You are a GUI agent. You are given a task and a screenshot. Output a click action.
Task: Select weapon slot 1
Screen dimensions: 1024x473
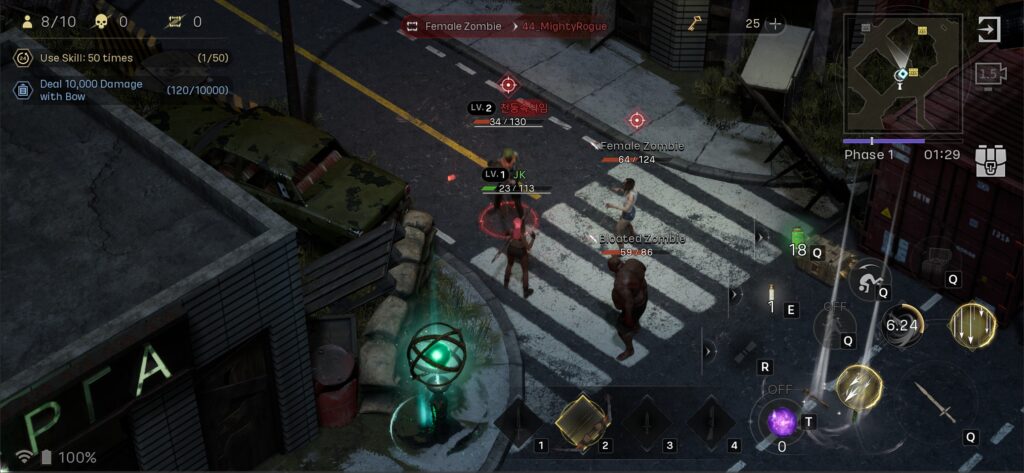click(522, 422)
